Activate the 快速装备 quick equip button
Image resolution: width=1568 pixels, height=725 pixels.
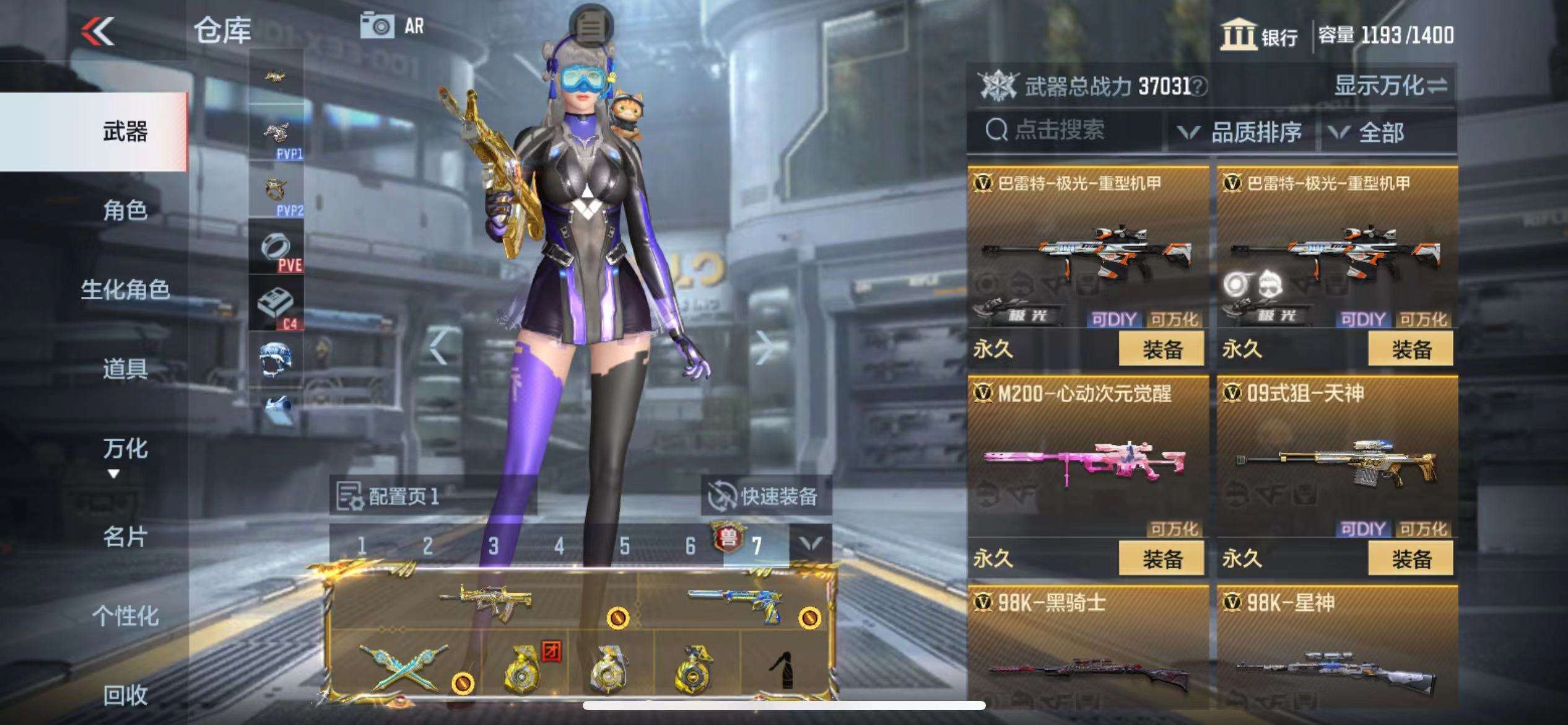[765, 496]
